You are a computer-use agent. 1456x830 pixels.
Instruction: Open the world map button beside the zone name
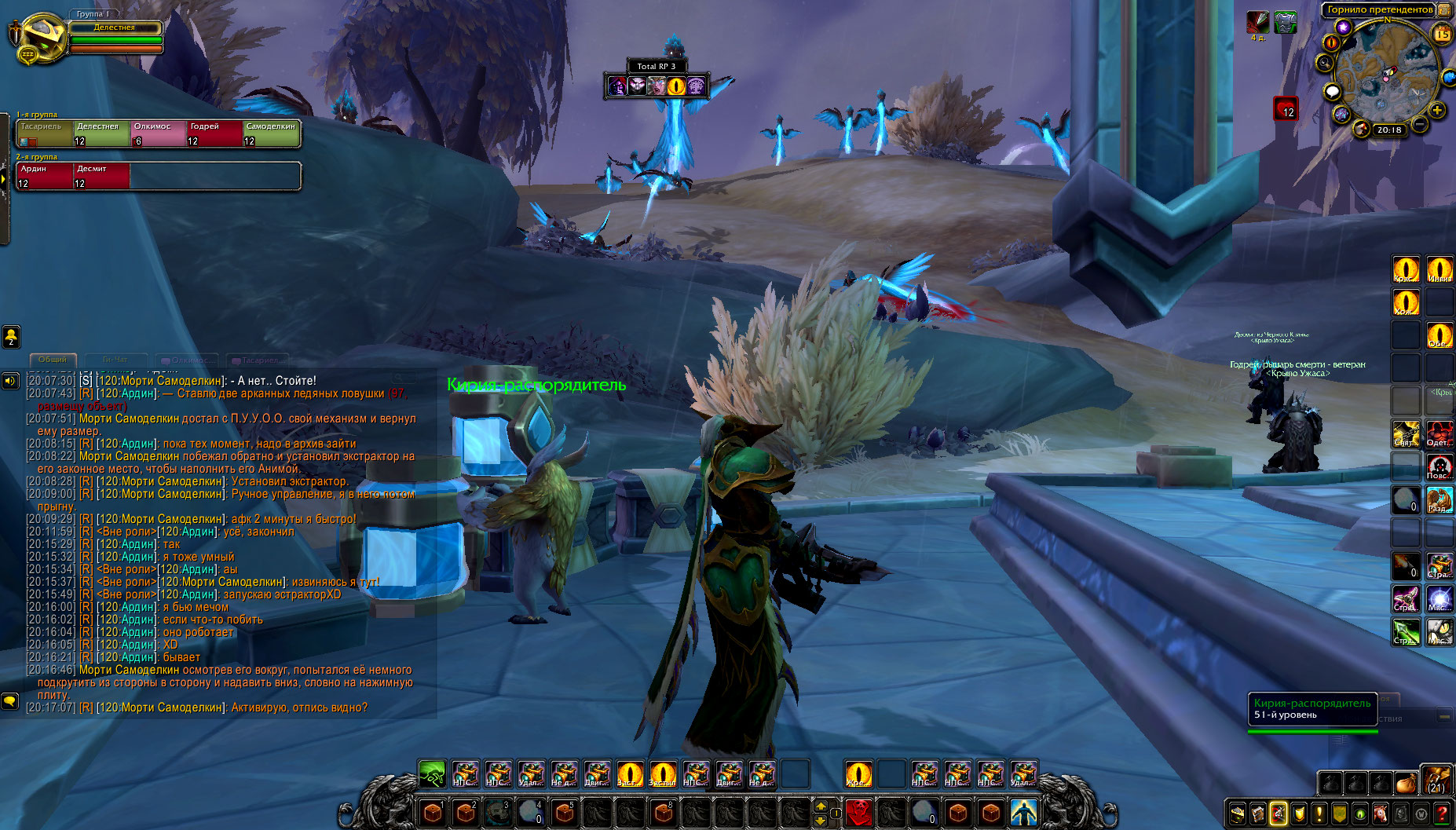pos(1443,10)
